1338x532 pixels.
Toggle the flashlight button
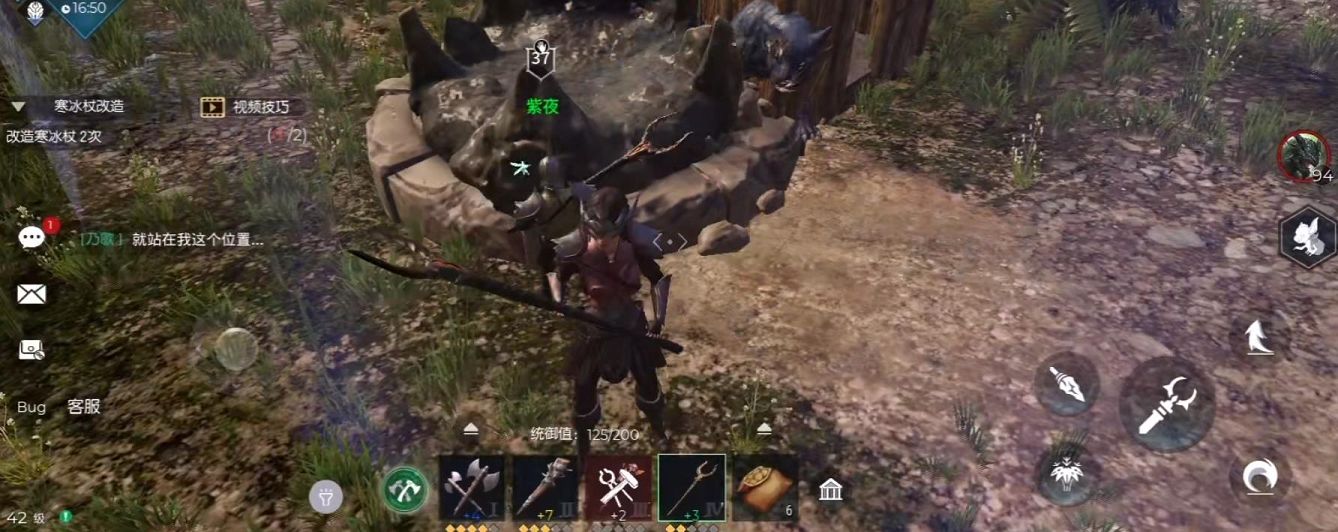point(325,495)
